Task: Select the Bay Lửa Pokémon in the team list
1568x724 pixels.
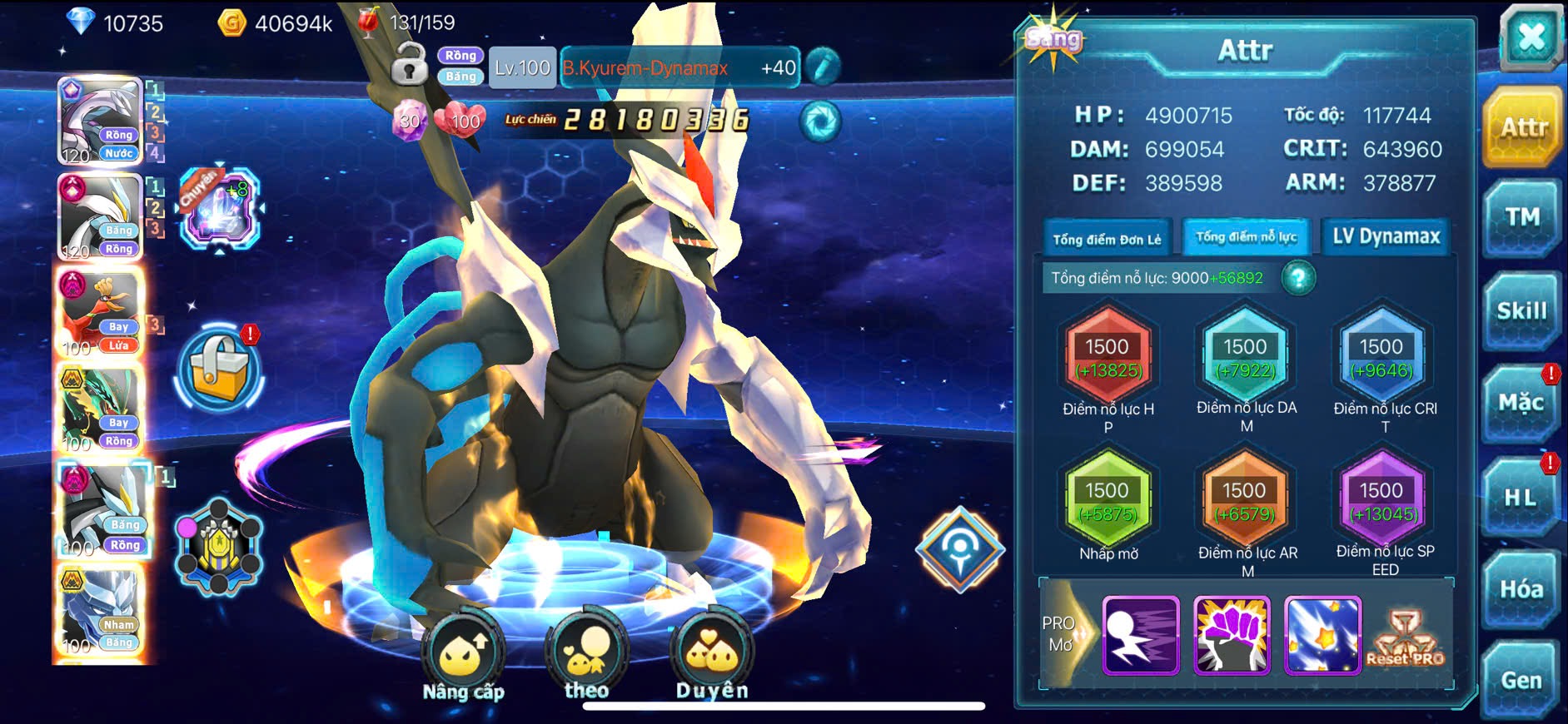Action: pyautogui.click(x=100, y=315)
